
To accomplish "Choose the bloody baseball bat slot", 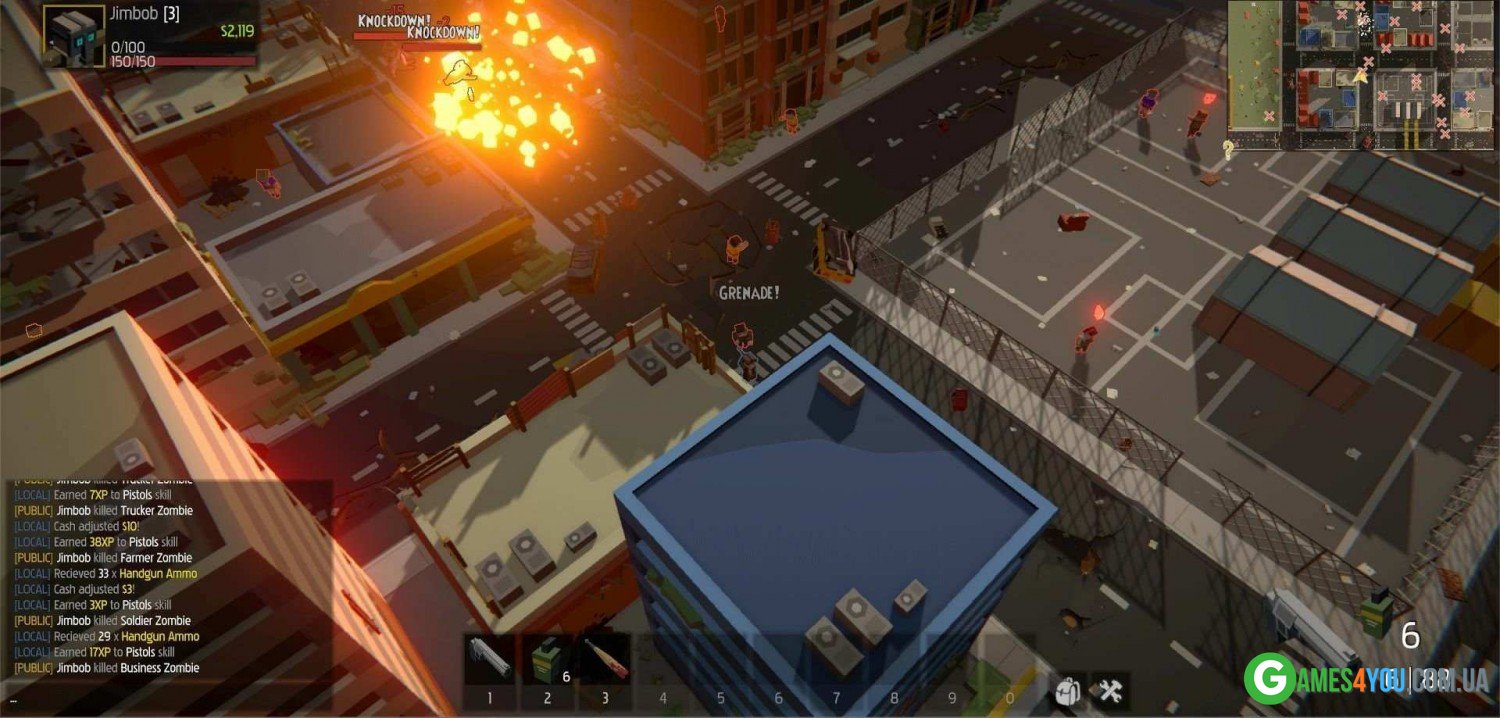I will click(605, 659).
